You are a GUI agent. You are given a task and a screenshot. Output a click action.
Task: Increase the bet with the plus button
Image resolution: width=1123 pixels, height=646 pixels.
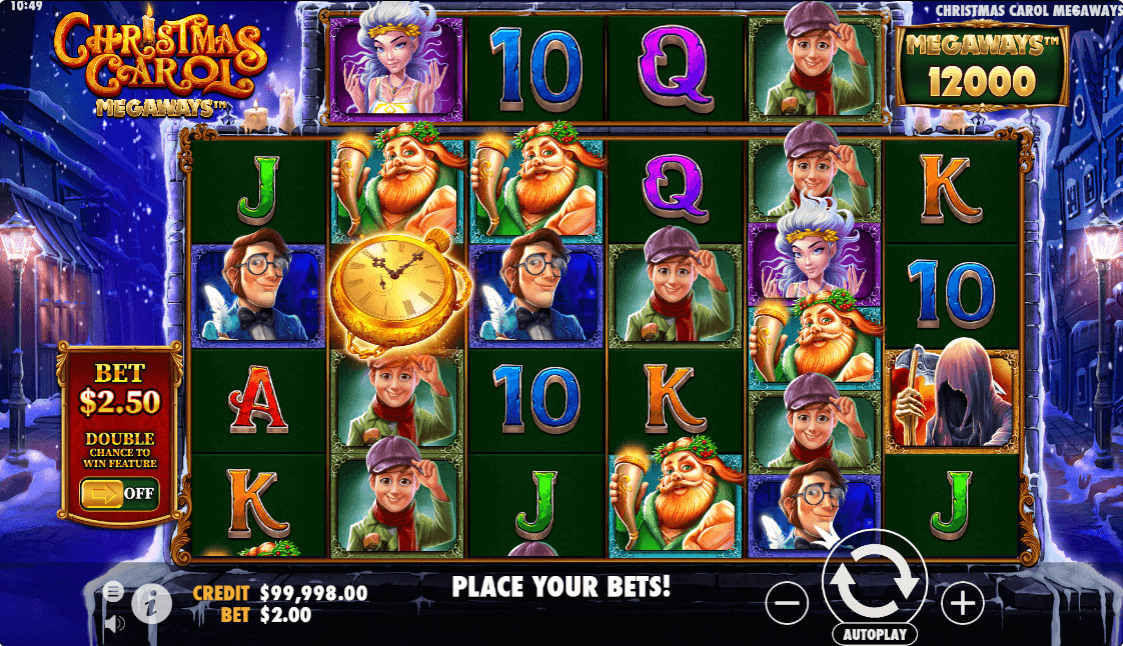click(x=962, y=603)
